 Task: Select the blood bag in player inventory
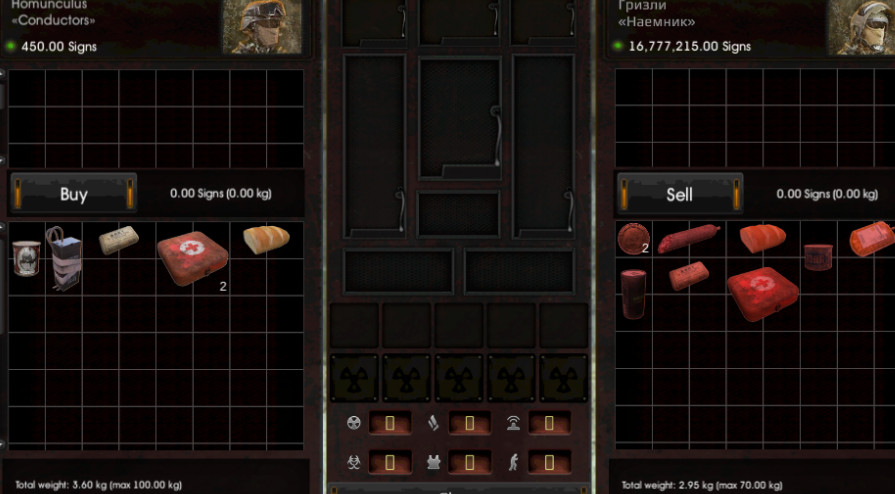(871, 240)
